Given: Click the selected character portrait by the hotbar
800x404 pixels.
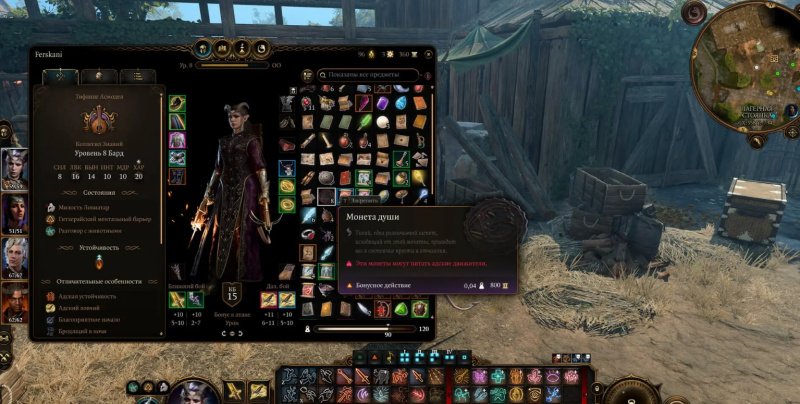Looking at the screenshot, I should [x=191, y=392].
